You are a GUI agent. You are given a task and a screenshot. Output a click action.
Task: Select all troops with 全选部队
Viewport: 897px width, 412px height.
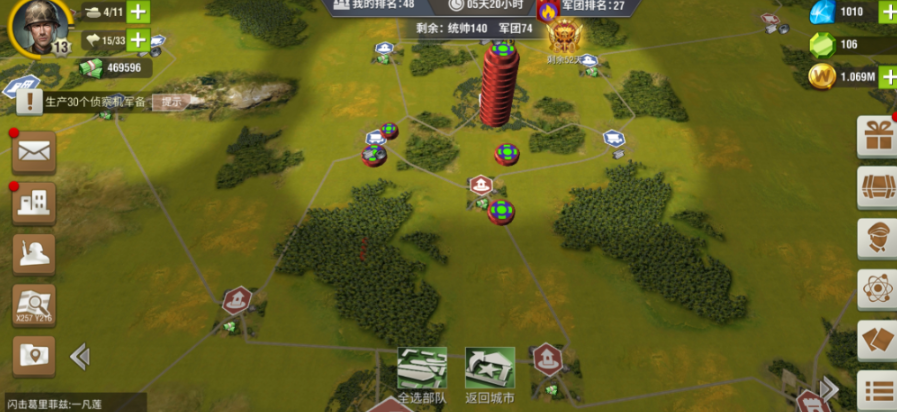422,371
